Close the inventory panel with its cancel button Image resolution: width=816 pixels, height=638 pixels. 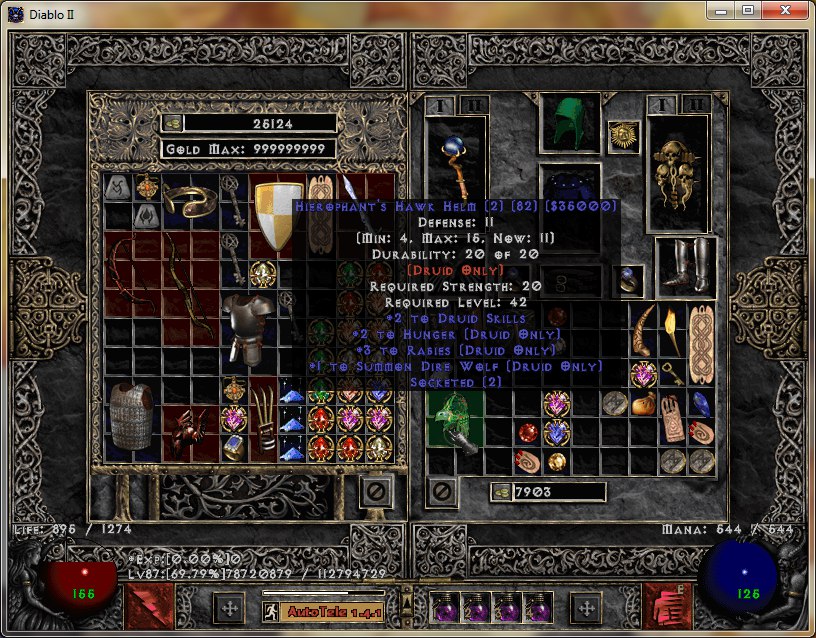tap(441, 491)
